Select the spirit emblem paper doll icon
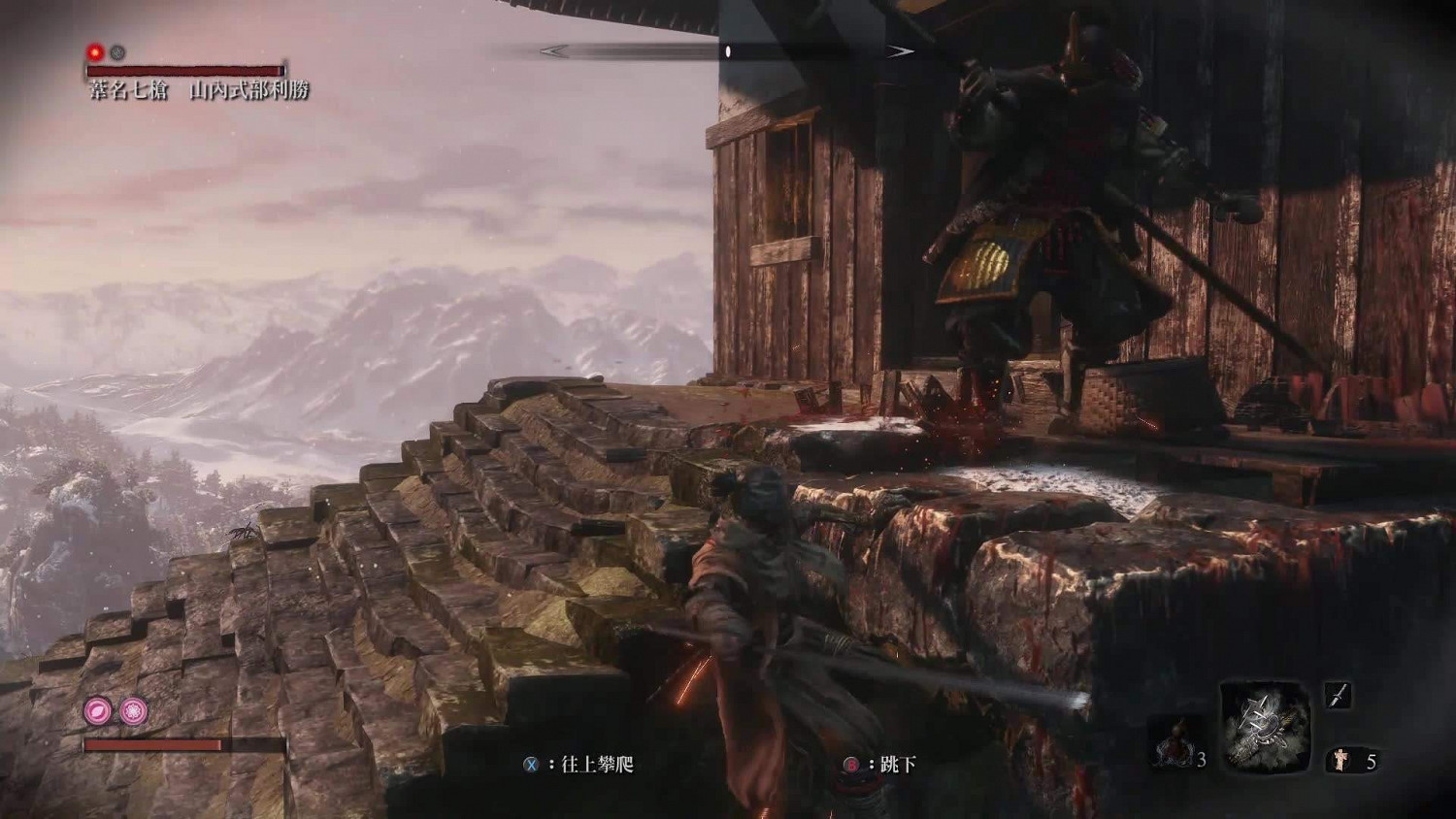The image size is (1456, 819). tap(1341, 760)
